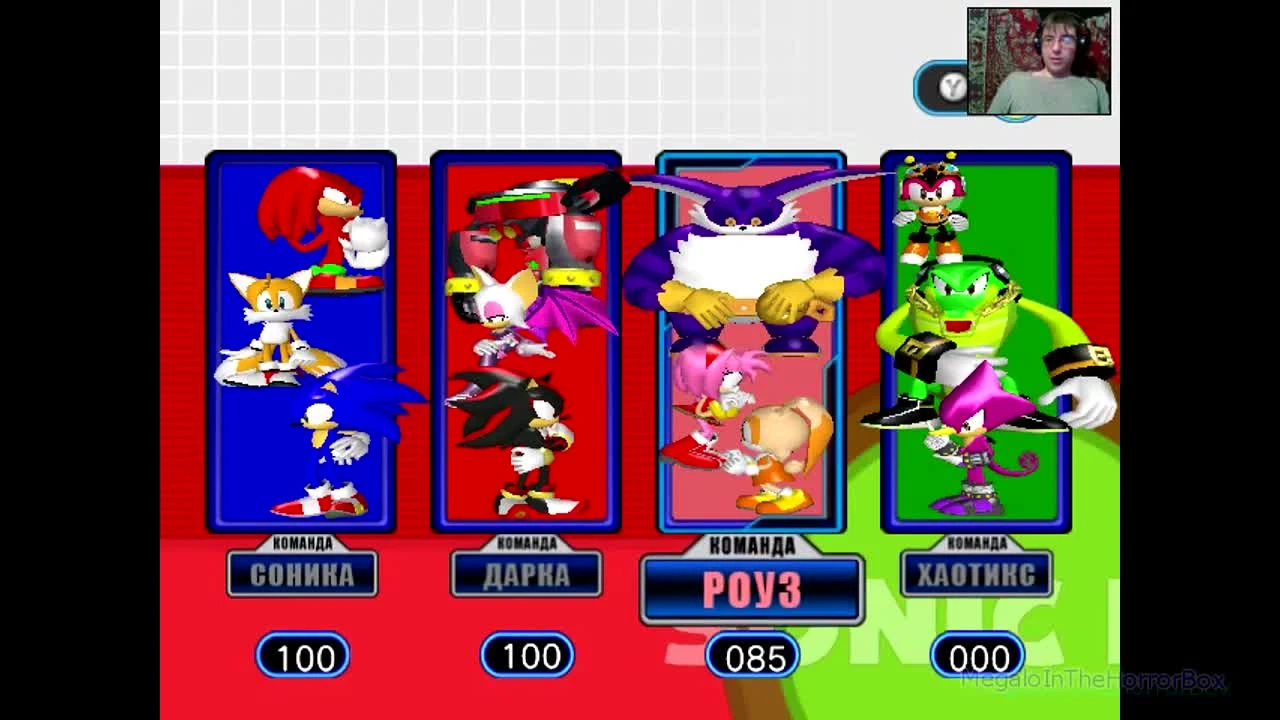Viewport: 1280px width, 720px height.
Task: Click the ХАОТИКС team nameplate
Action: point(979,571)
